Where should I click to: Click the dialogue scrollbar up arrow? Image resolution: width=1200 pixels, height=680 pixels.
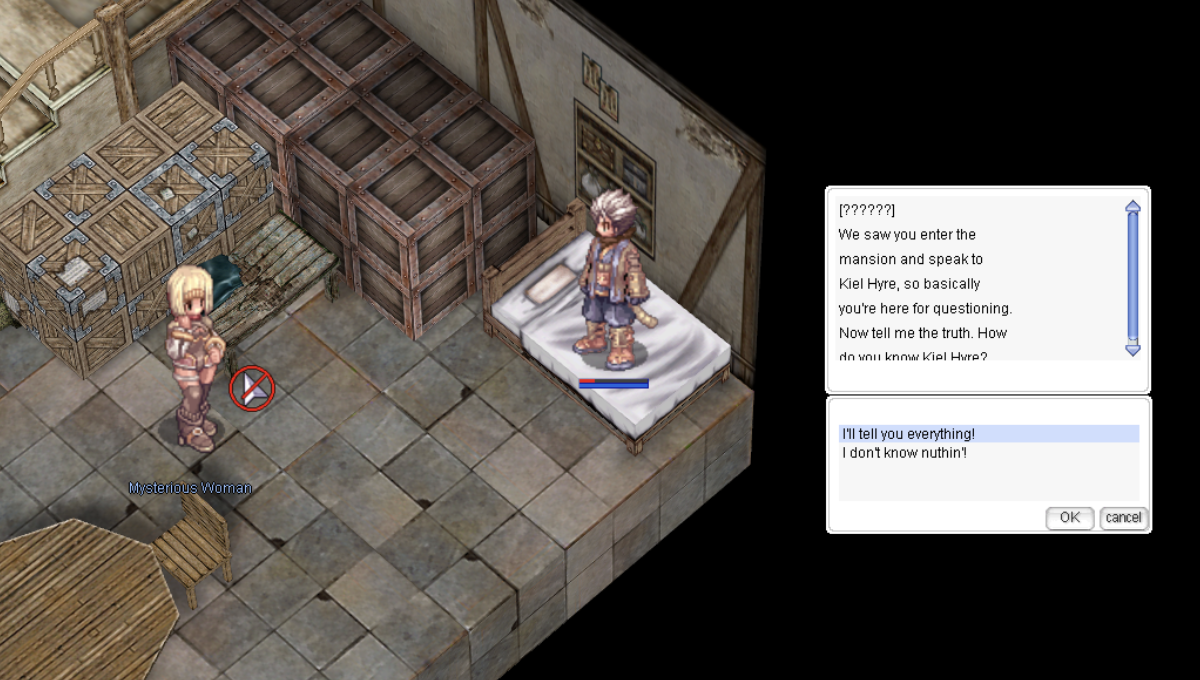[1133, 207]
